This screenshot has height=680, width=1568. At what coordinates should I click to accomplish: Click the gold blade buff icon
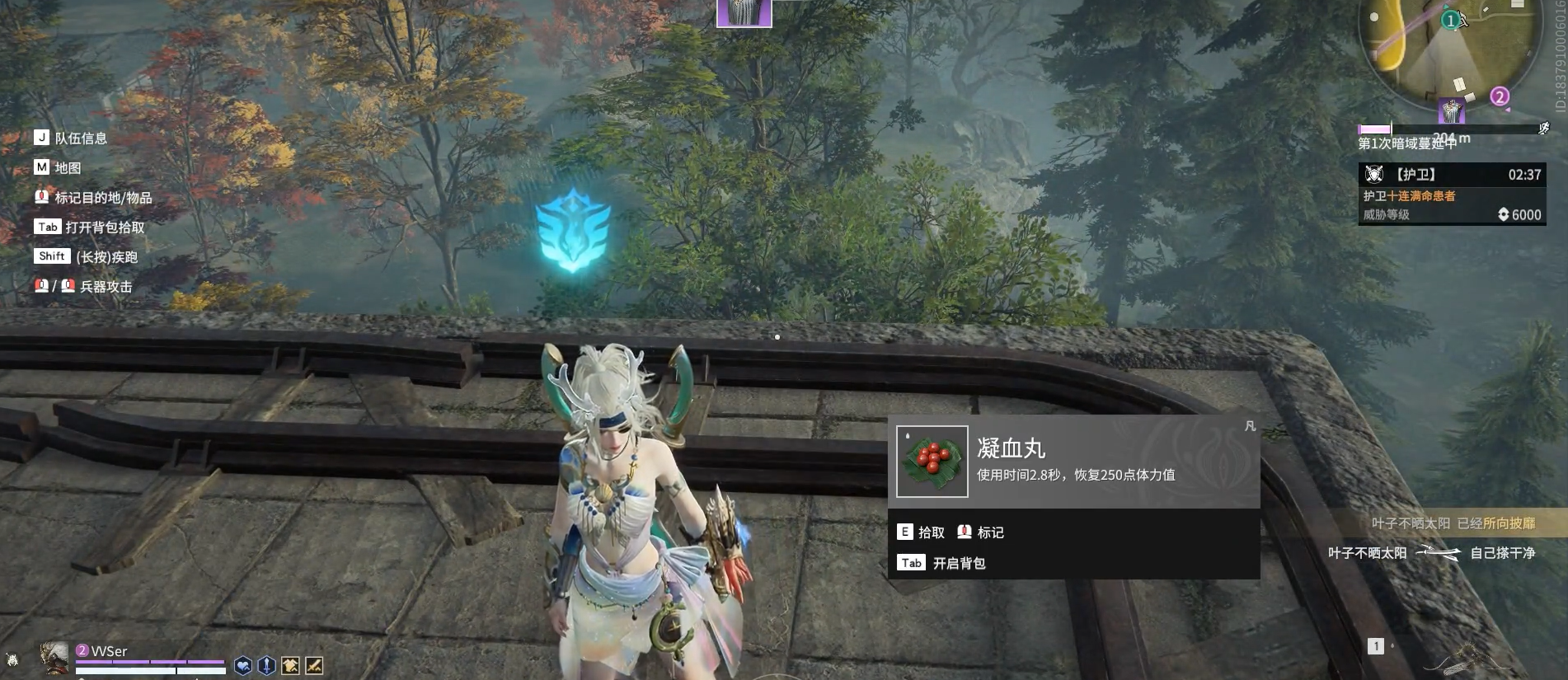pyautogui.click(x=314, y=666)
